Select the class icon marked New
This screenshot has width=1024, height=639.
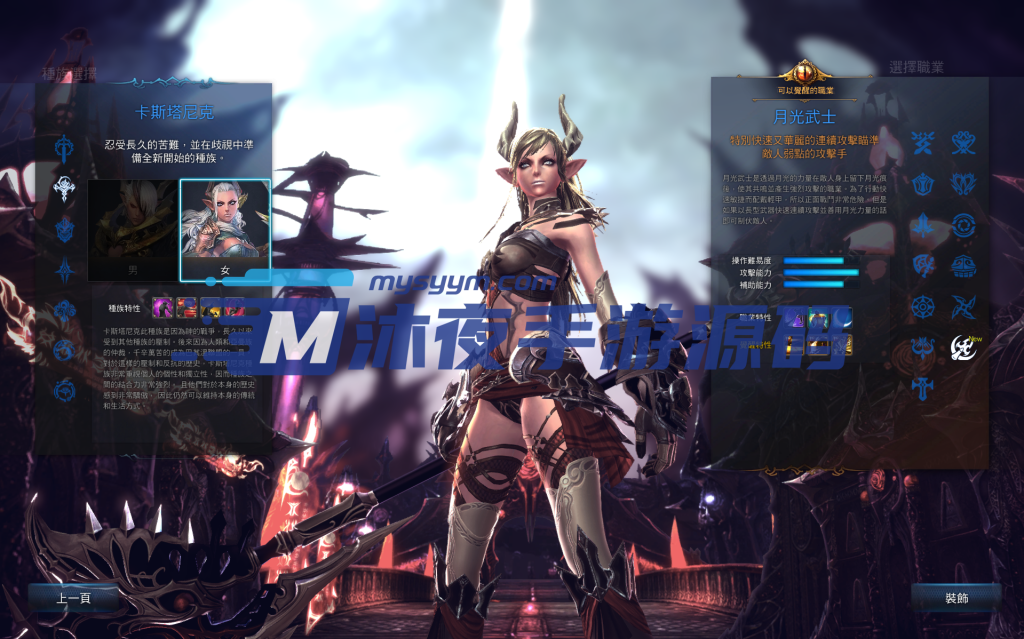point(963,348)
